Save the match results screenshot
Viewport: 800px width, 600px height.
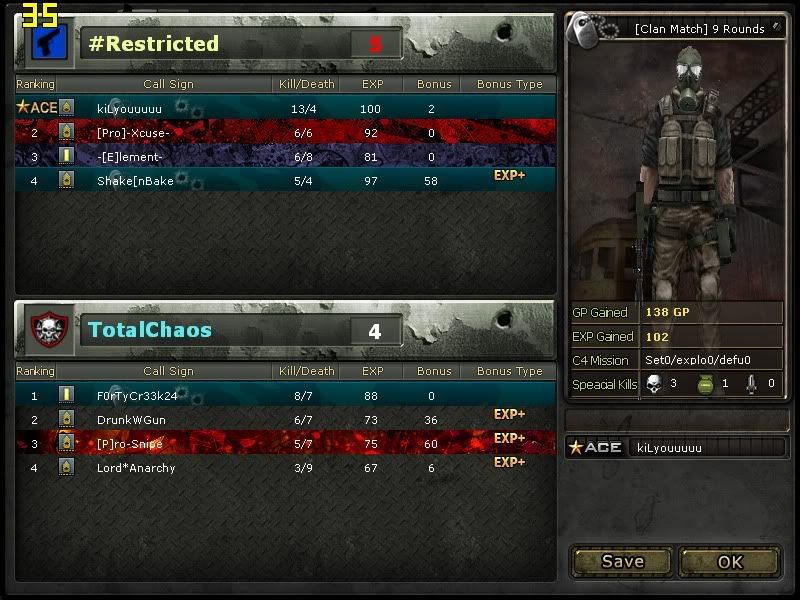click(622, 561)
